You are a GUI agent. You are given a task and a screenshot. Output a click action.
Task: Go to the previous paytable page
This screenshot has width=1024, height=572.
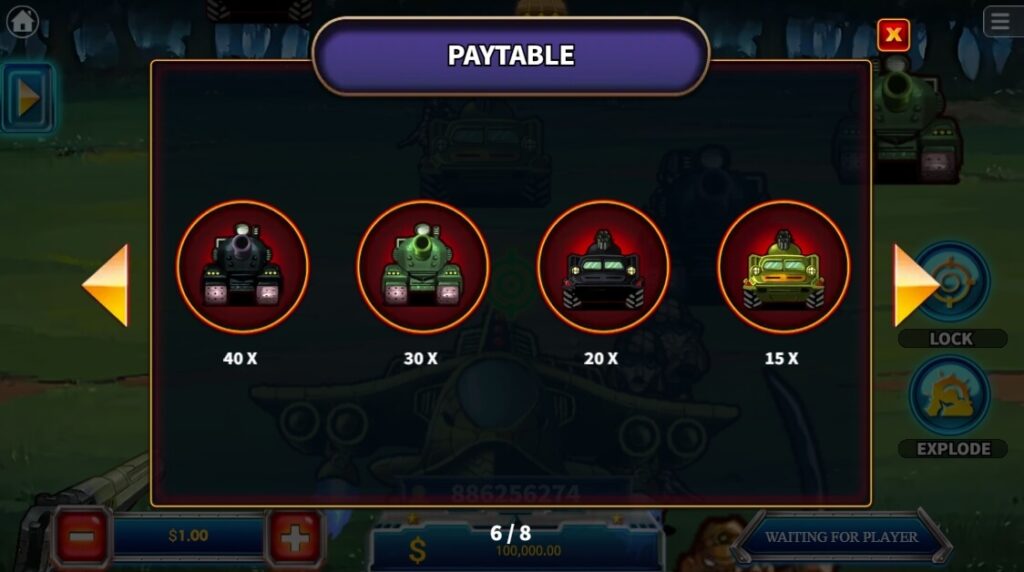tap(106, 285)
